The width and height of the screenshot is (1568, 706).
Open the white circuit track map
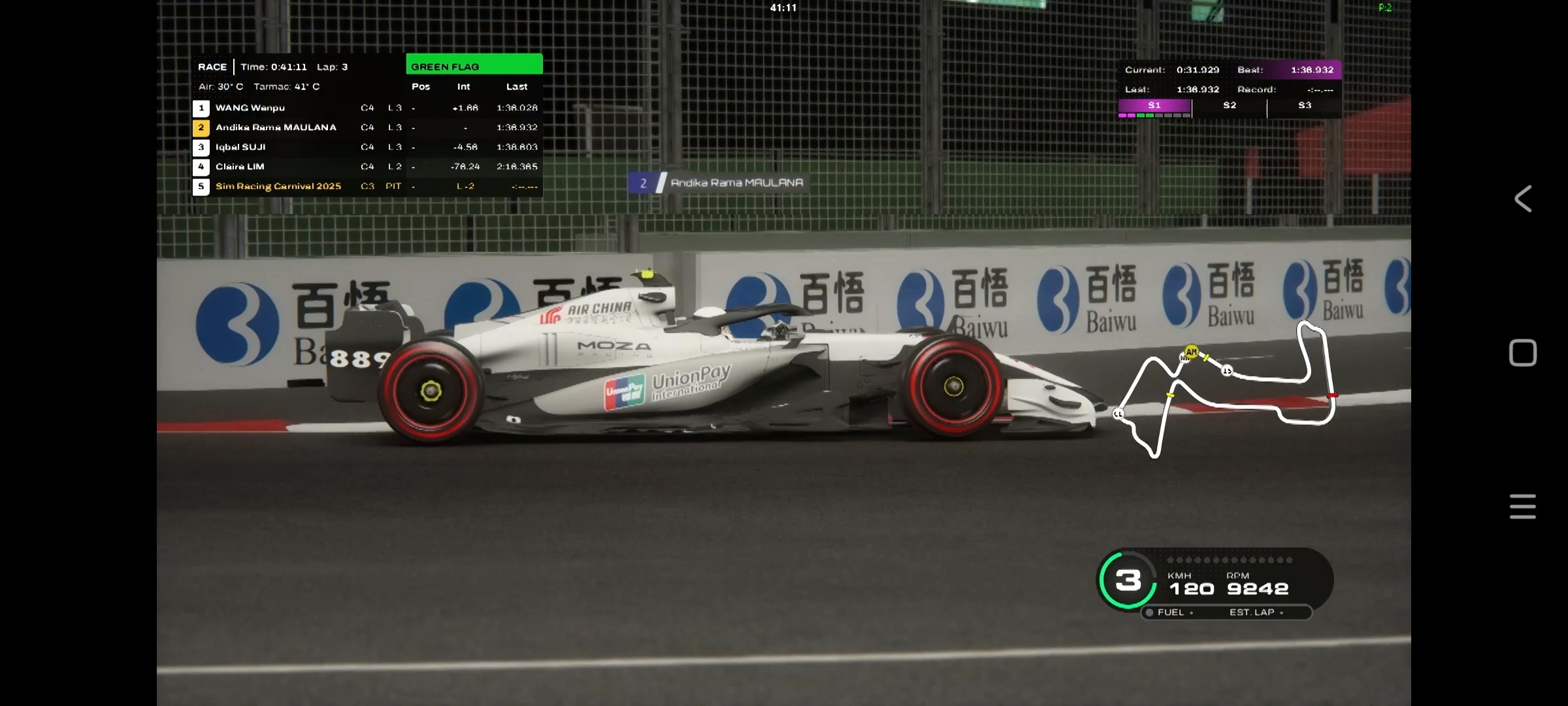(x=1226, y=390)
